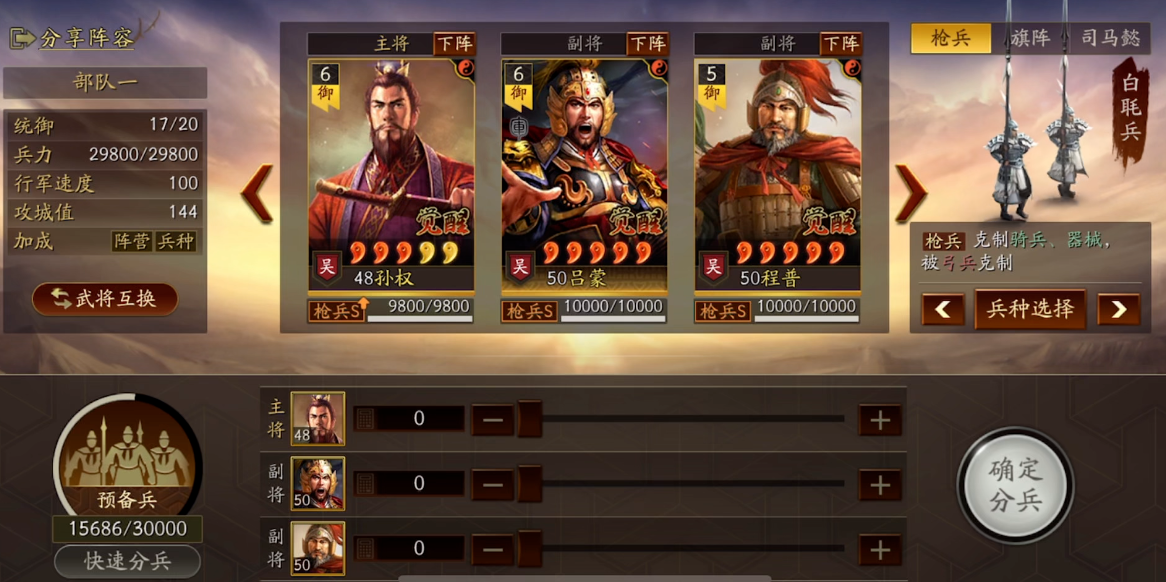The height and width of the screenshot is (582, 1166).
Task: Open the 分享阵容 share lineup option
Action: (x=73, y=38)
